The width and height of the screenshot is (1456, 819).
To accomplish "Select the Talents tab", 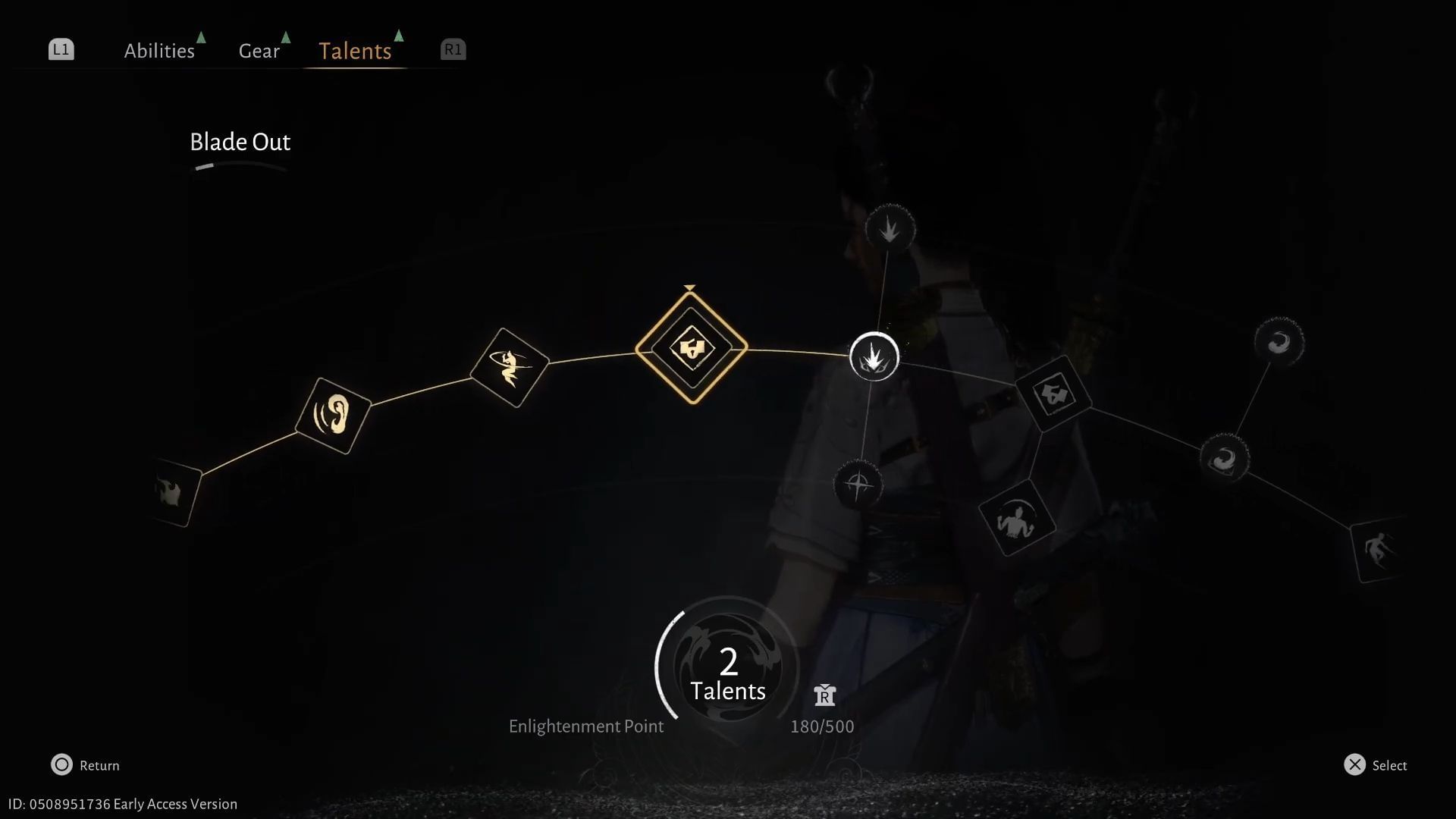I will click(355, 50).
